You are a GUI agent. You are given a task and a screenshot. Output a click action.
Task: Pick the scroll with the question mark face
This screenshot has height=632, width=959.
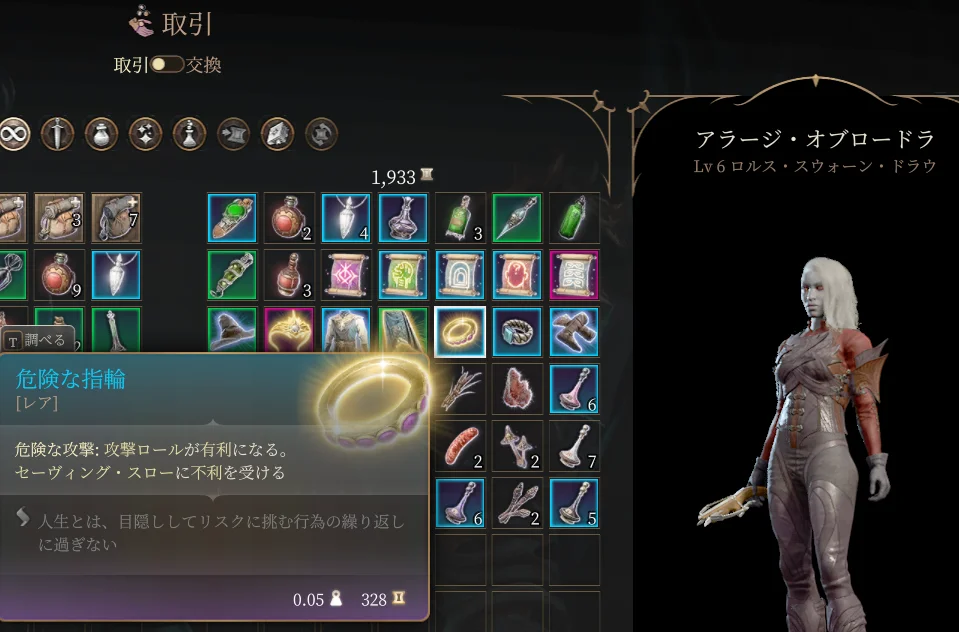click(x=518, y=275)
